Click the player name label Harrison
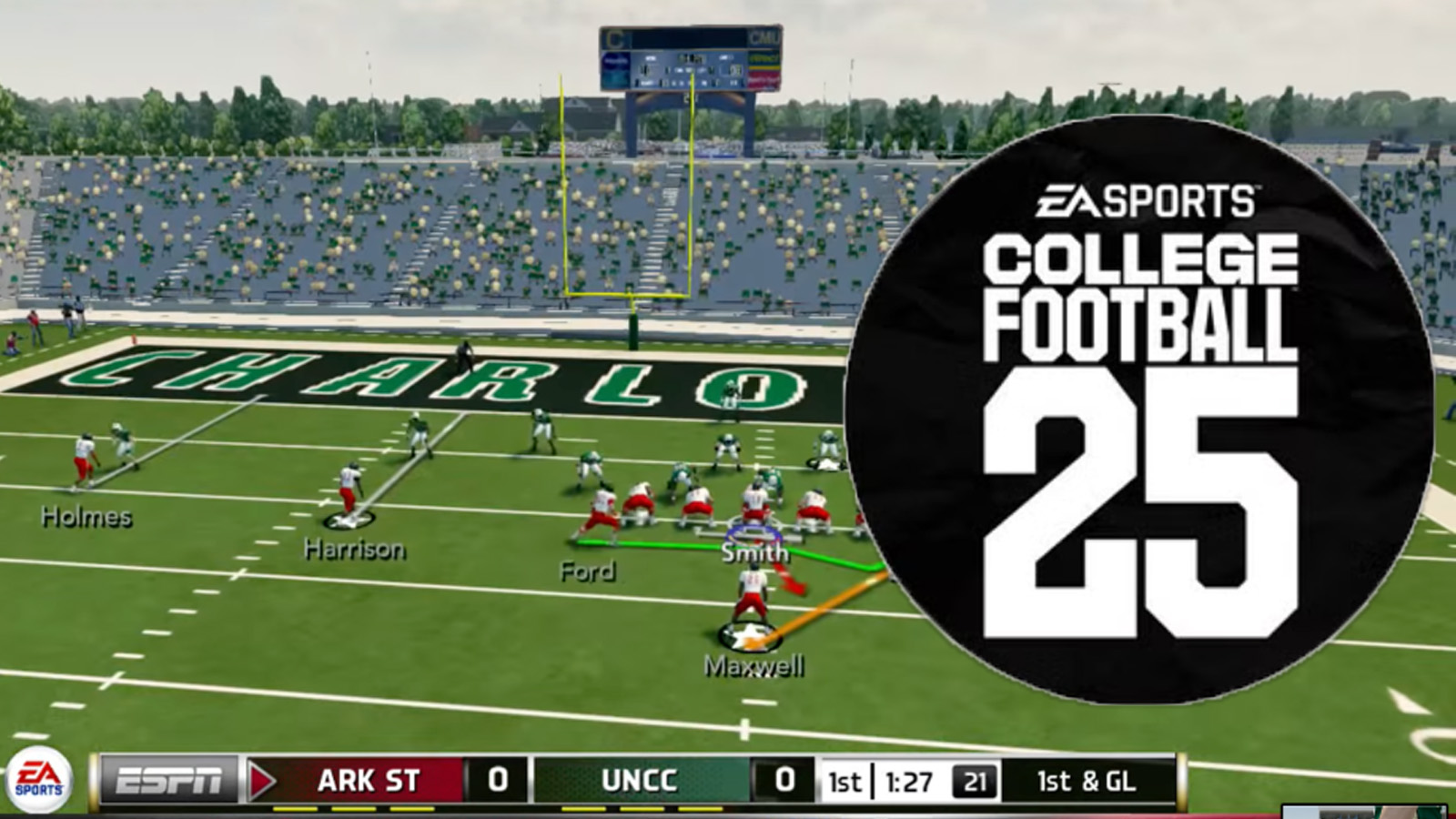This screenshot has height=819, width=1456. coord(357,549)
